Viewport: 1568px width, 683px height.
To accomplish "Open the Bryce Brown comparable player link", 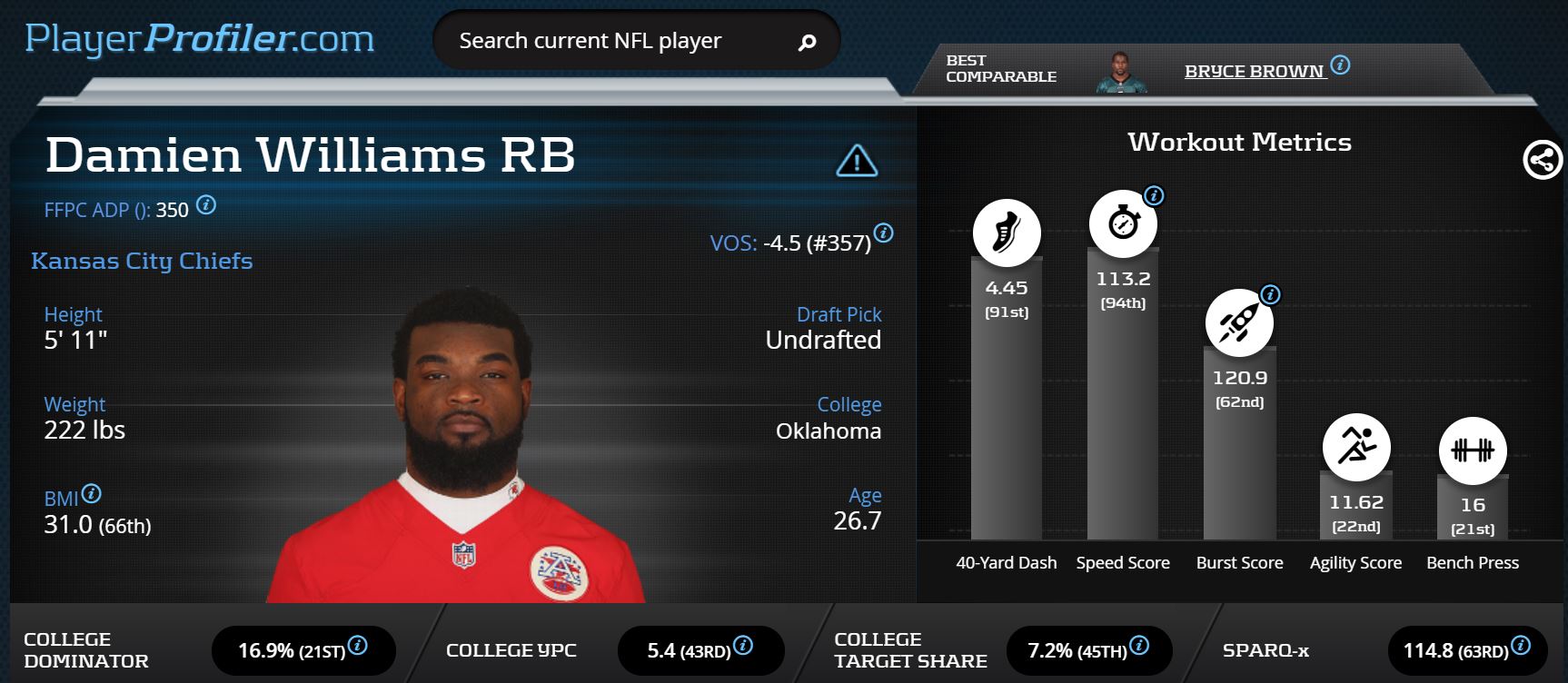I will [x=1254, y=71].
